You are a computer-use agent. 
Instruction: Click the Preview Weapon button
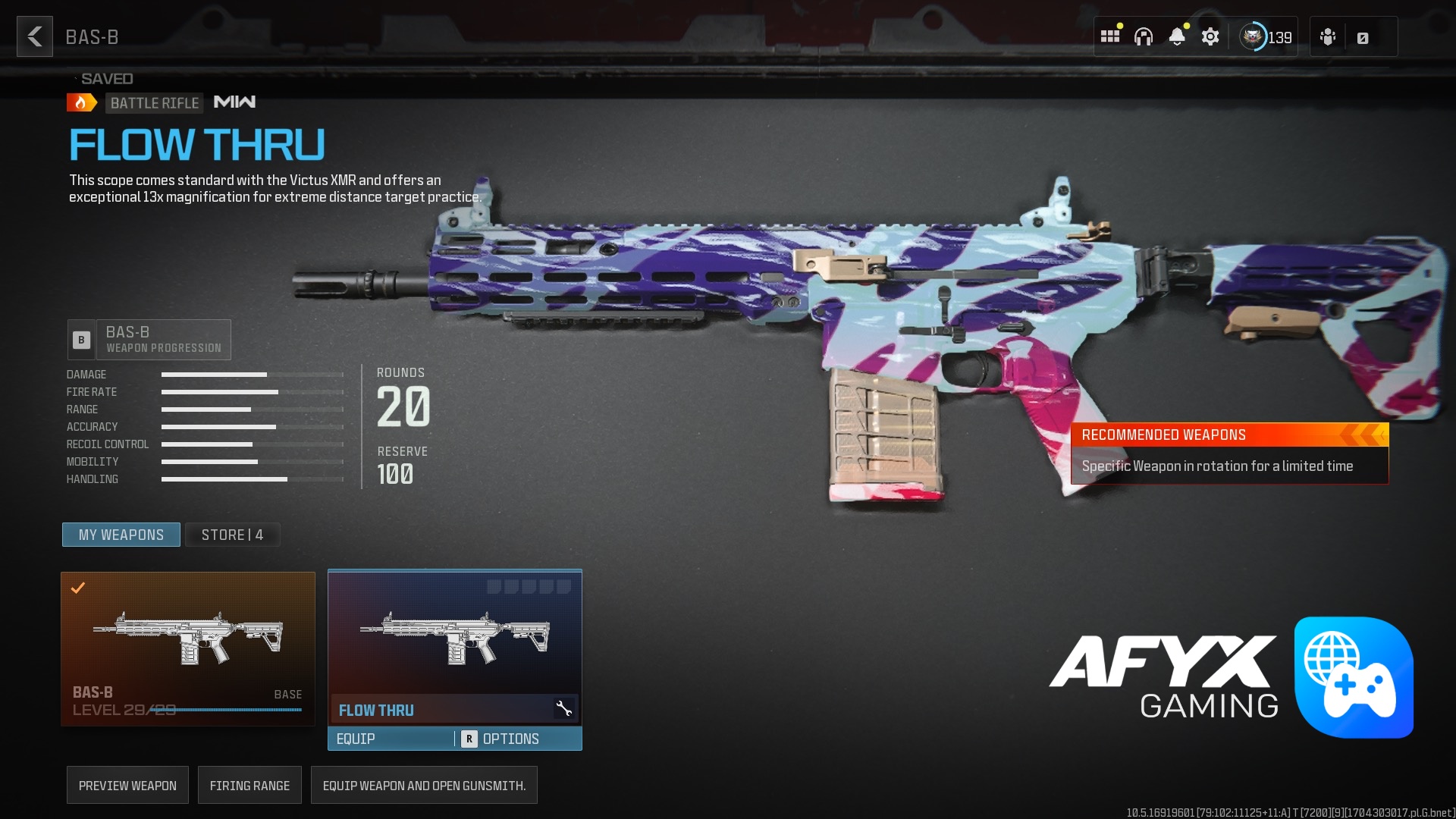[x=127, y=786]
